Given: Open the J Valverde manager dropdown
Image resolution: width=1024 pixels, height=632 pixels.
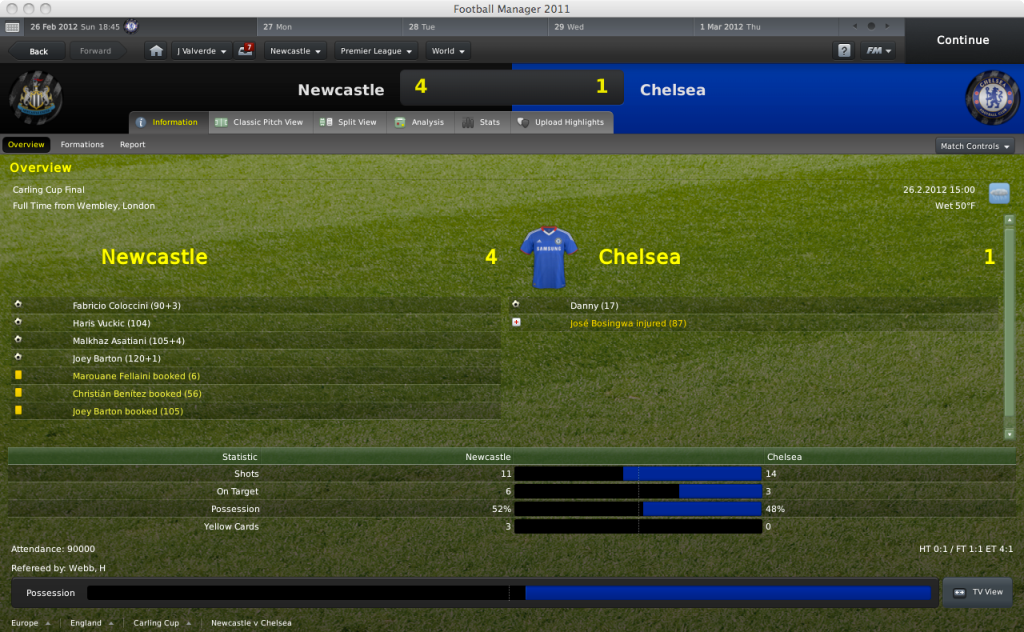Looking at the screenshot, I should coord(201,51).
